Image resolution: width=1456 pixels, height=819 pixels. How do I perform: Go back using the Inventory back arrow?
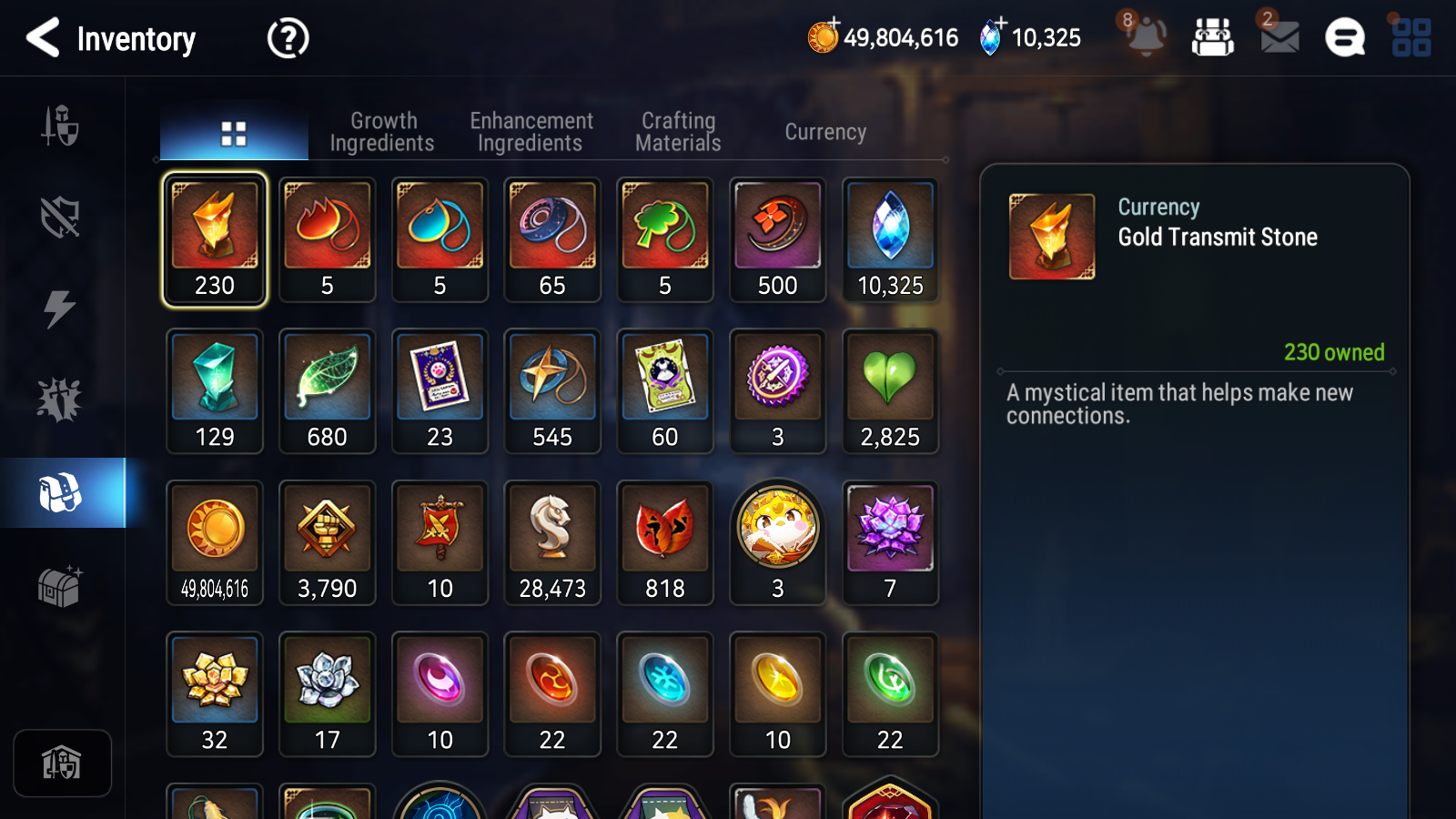point(41,38)
